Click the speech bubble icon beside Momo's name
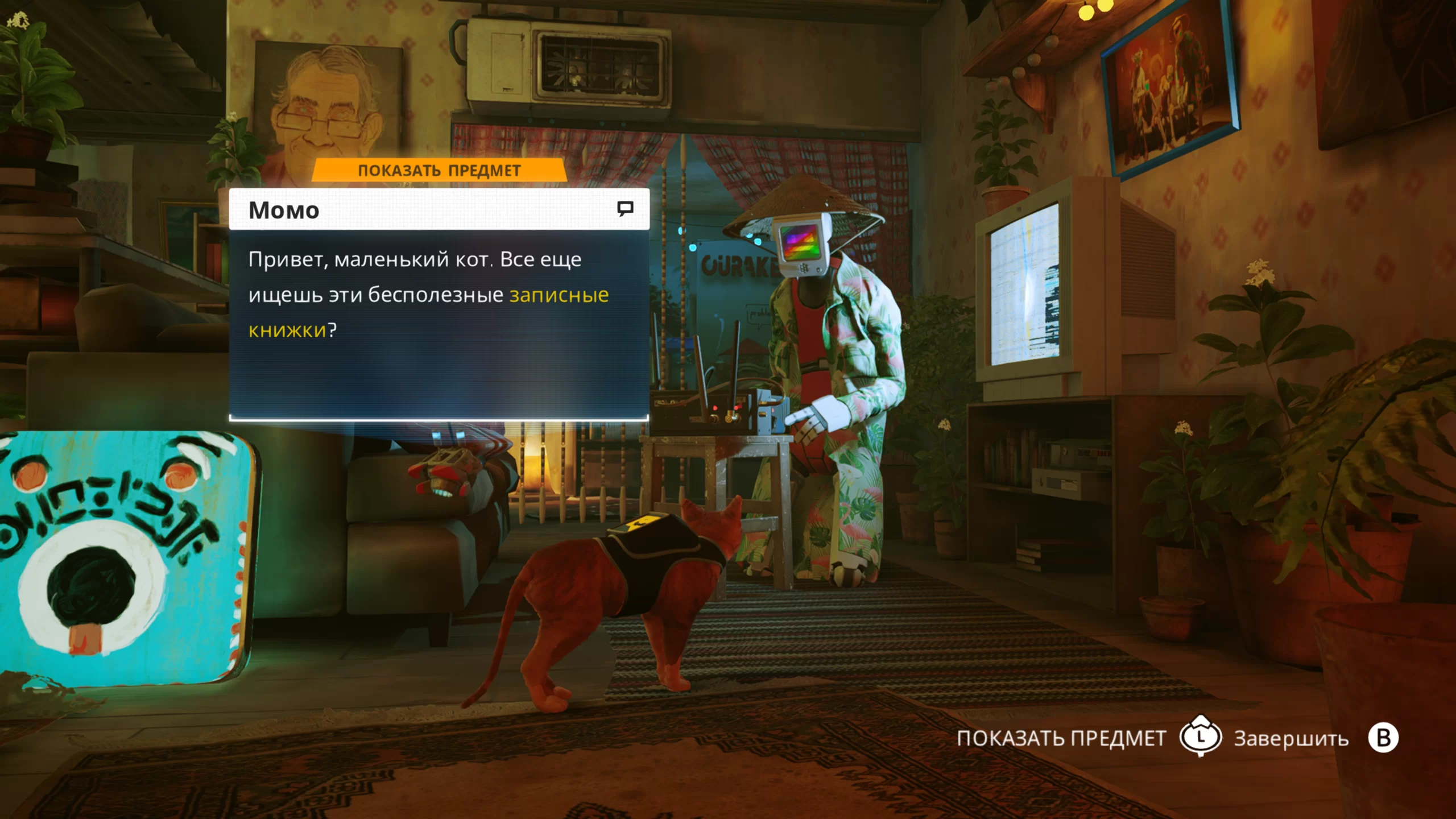1456x819 pixels. pos(625,209)
